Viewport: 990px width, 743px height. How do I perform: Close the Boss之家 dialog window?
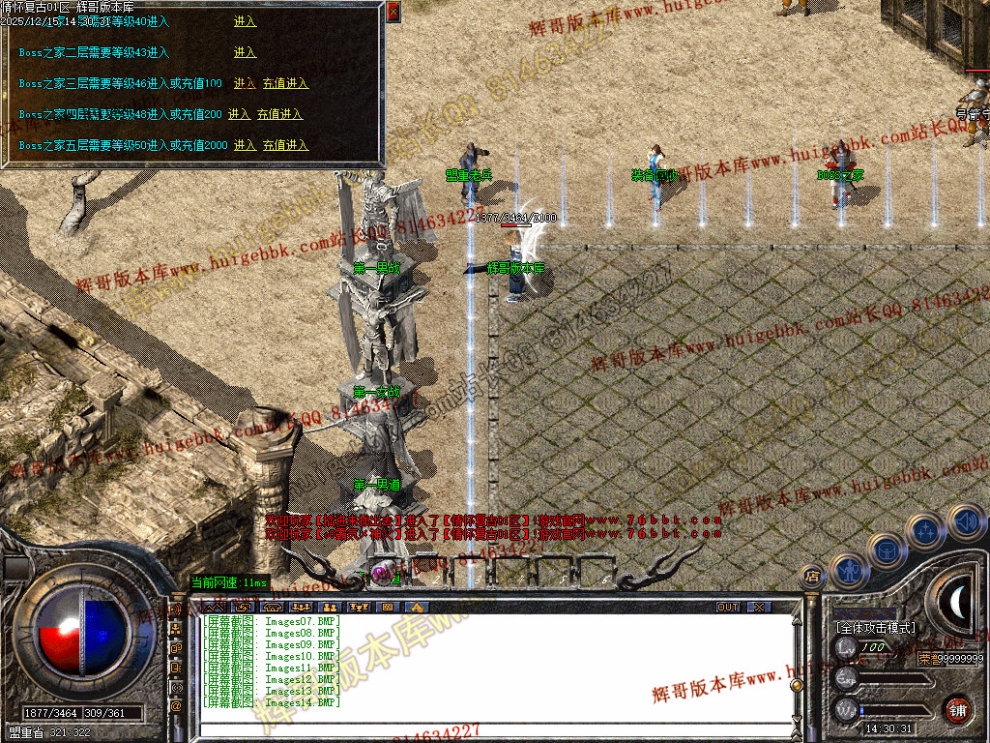(x=392, y=11)
